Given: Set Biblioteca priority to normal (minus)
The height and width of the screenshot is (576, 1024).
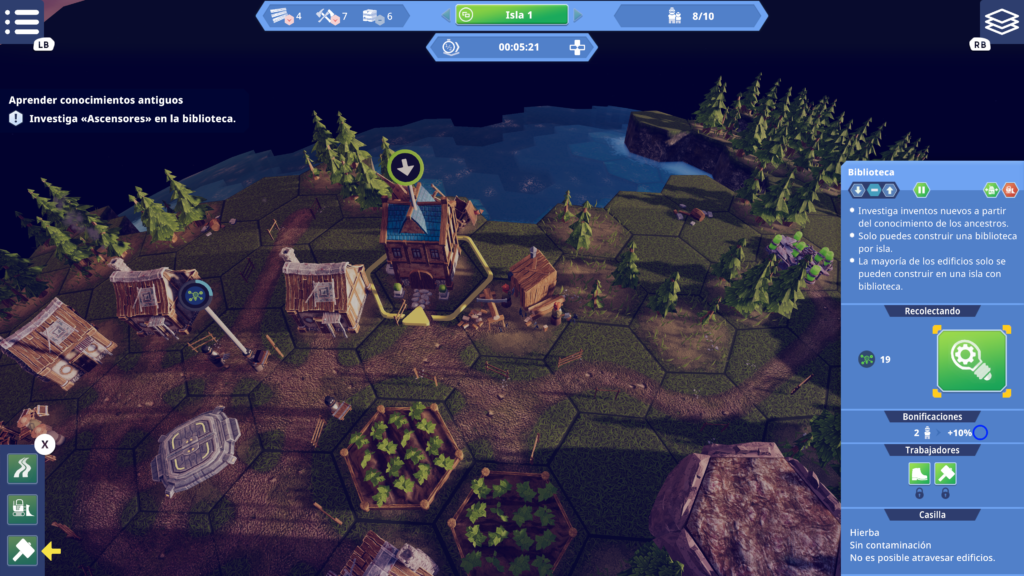Looking at the screenshot, I should click(873, 190).
